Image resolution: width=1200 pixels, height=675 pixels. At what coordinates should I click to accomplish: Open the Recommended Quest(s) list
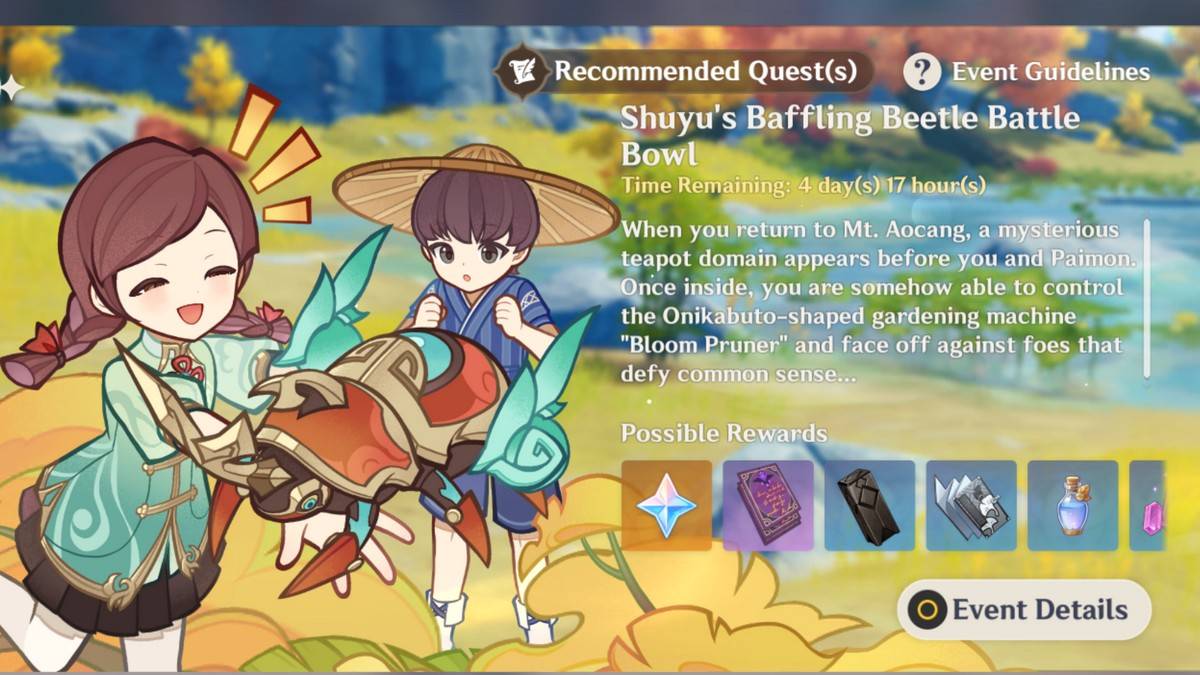tap(685, 71)
